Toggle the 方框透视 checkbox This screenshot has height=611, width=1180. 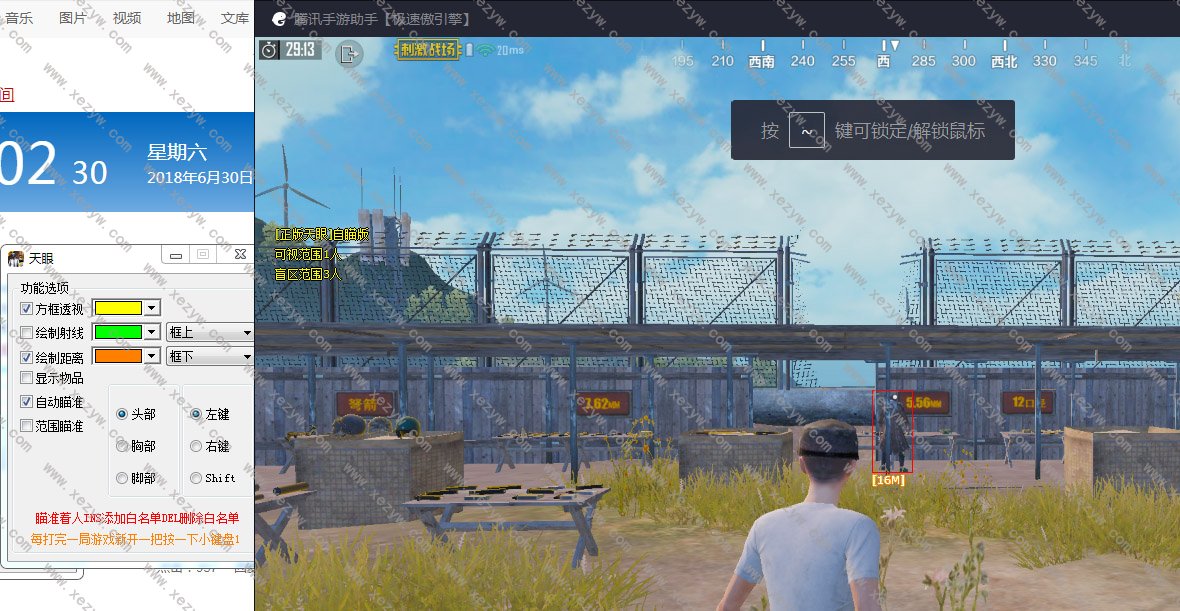(27, 308)
